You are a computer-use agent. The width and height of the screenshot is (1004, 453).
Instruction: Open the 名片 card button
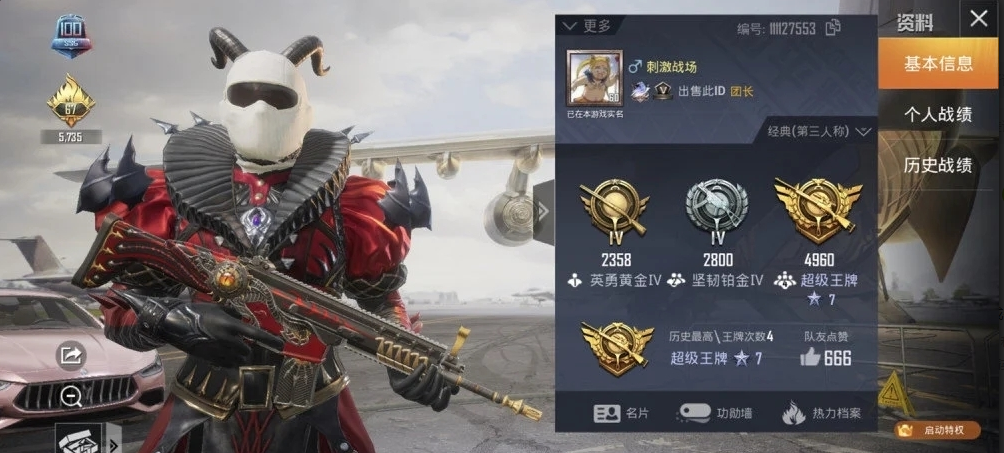[621, 412]
